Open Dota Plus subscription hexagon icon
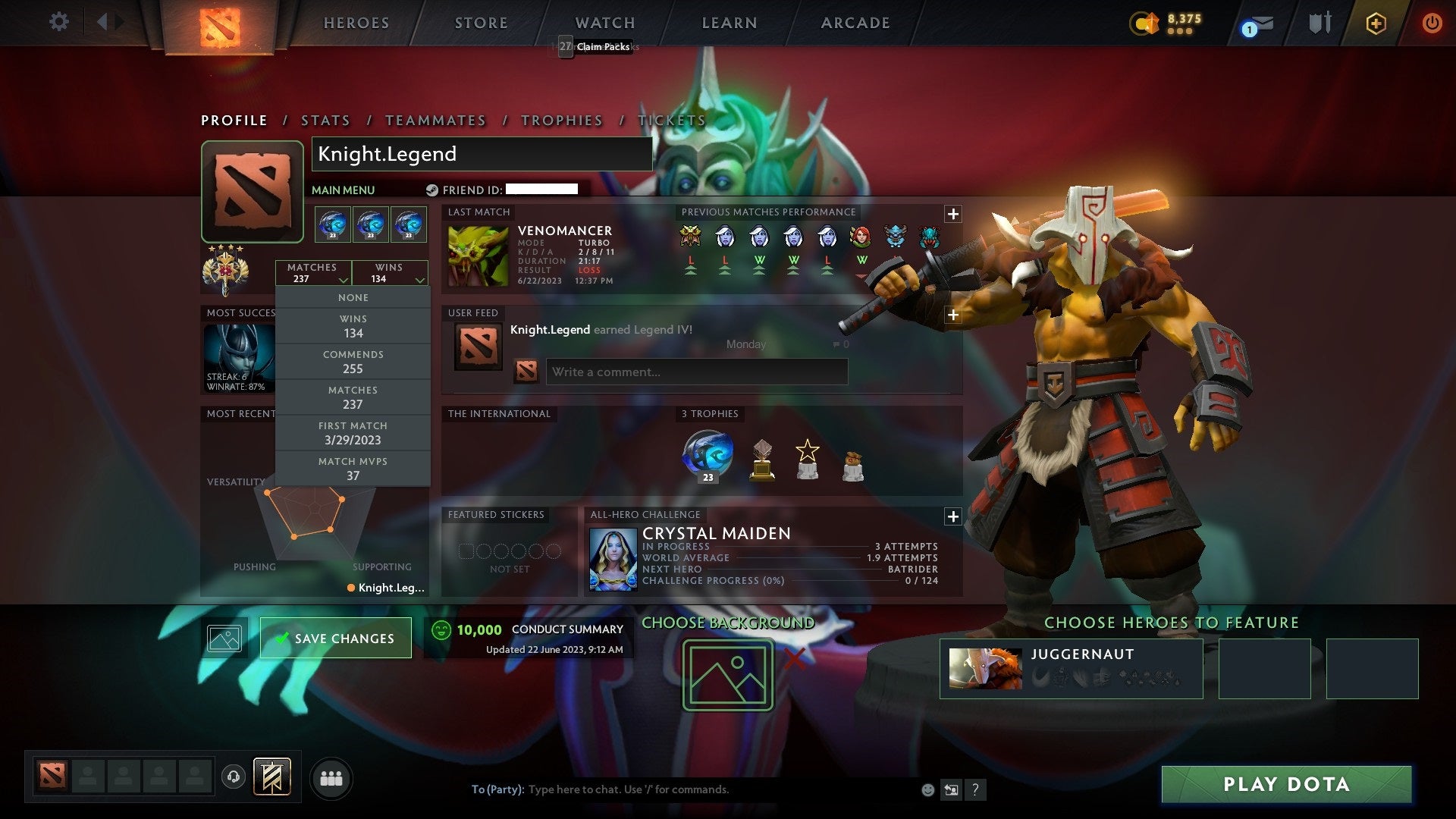 pos(1376,24)
